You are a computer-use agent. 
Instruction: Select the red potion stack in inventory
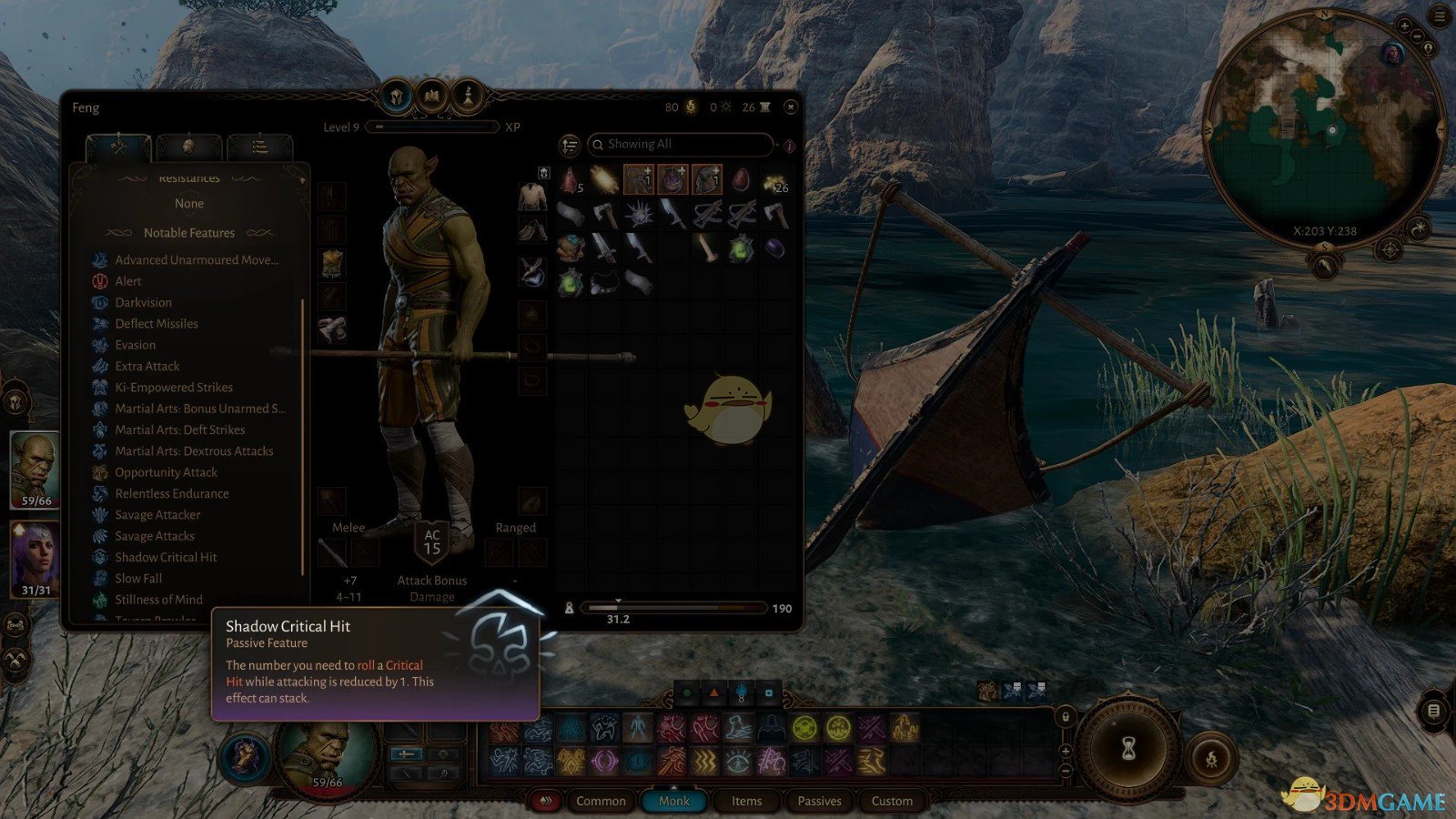570,180
